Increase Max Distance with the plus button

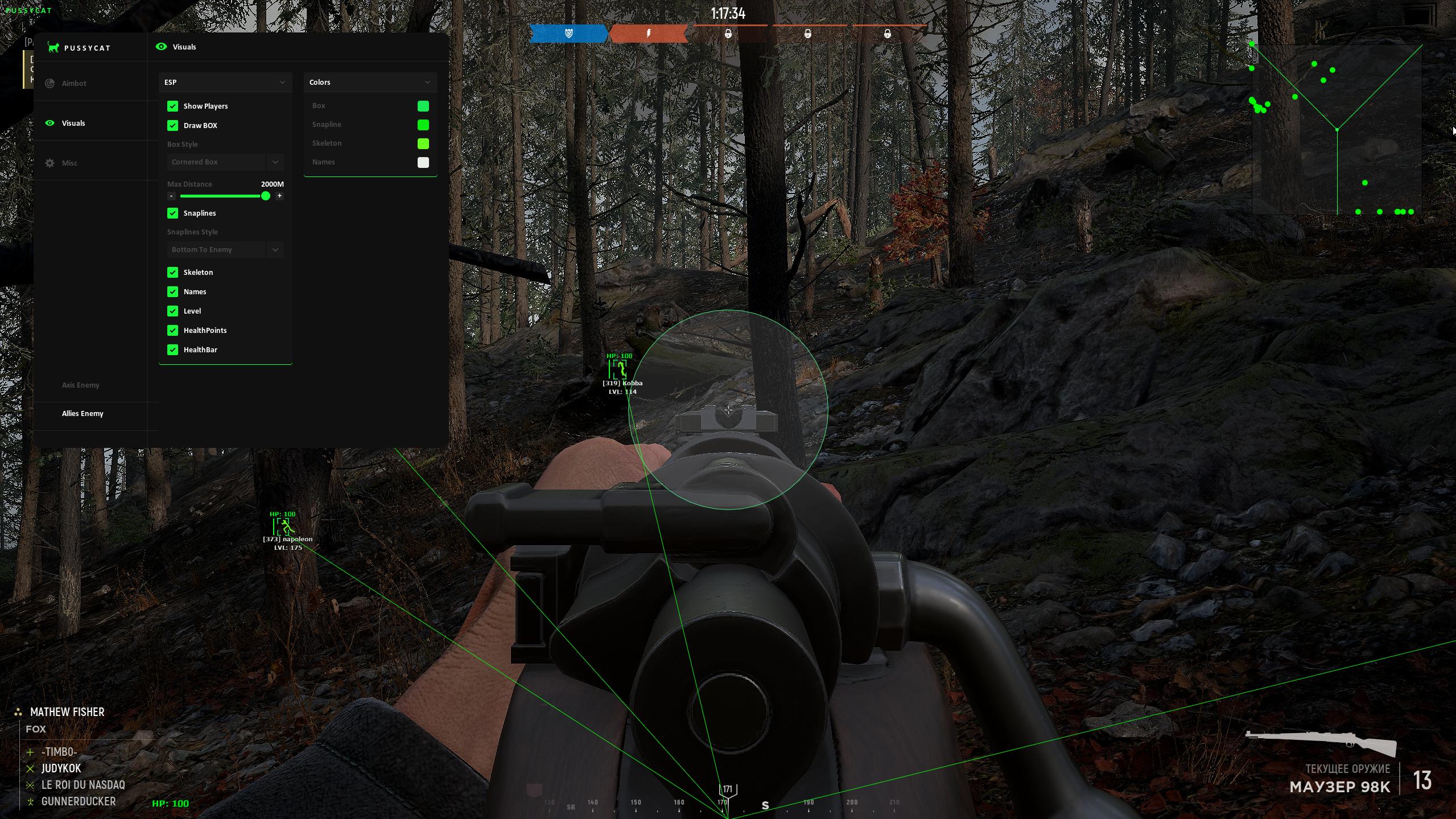pyautogui.click(x=279, y=196)
